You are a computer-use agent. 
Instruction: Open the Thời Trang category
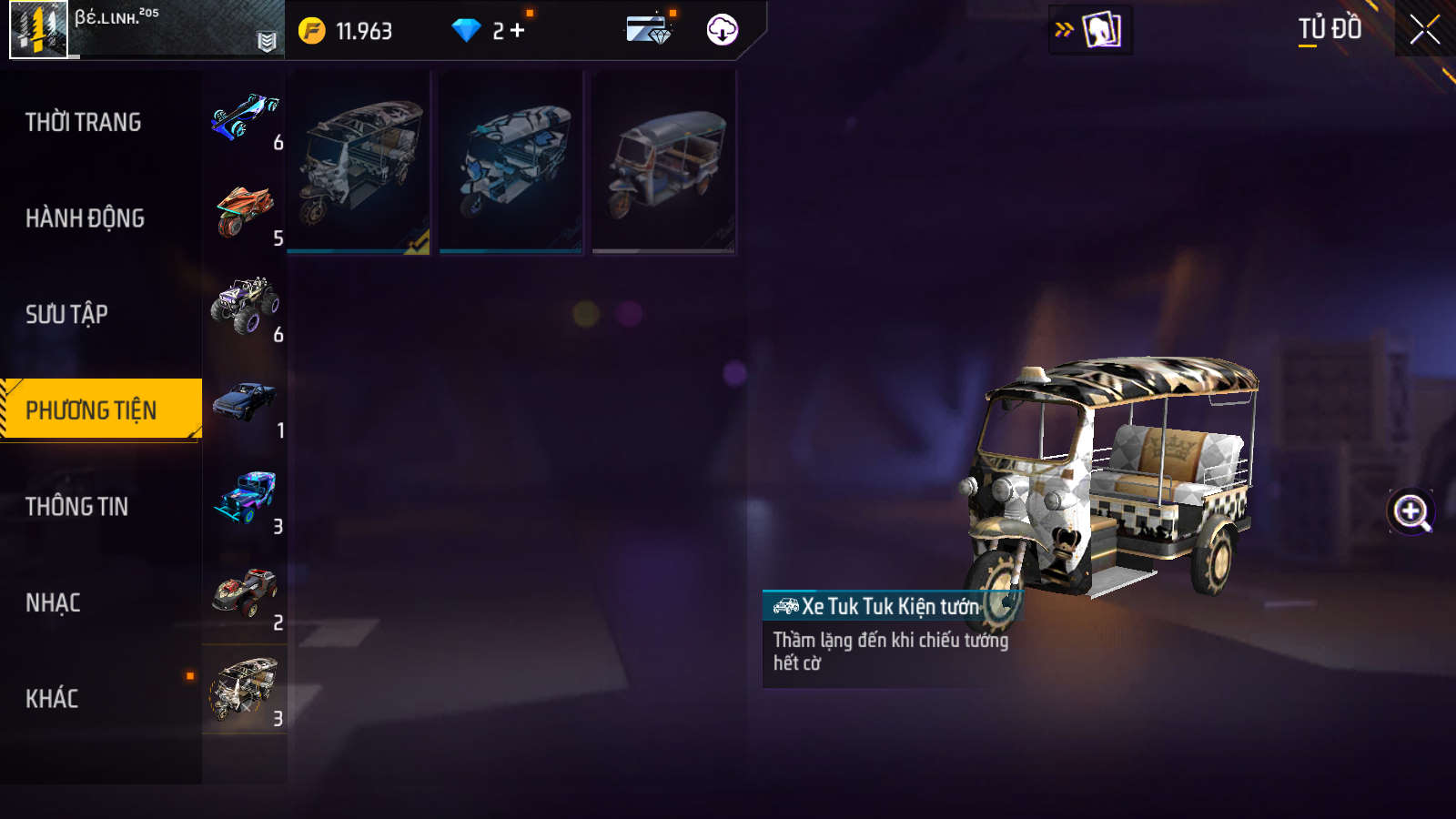pyautogui.click(x=84, y=122)
